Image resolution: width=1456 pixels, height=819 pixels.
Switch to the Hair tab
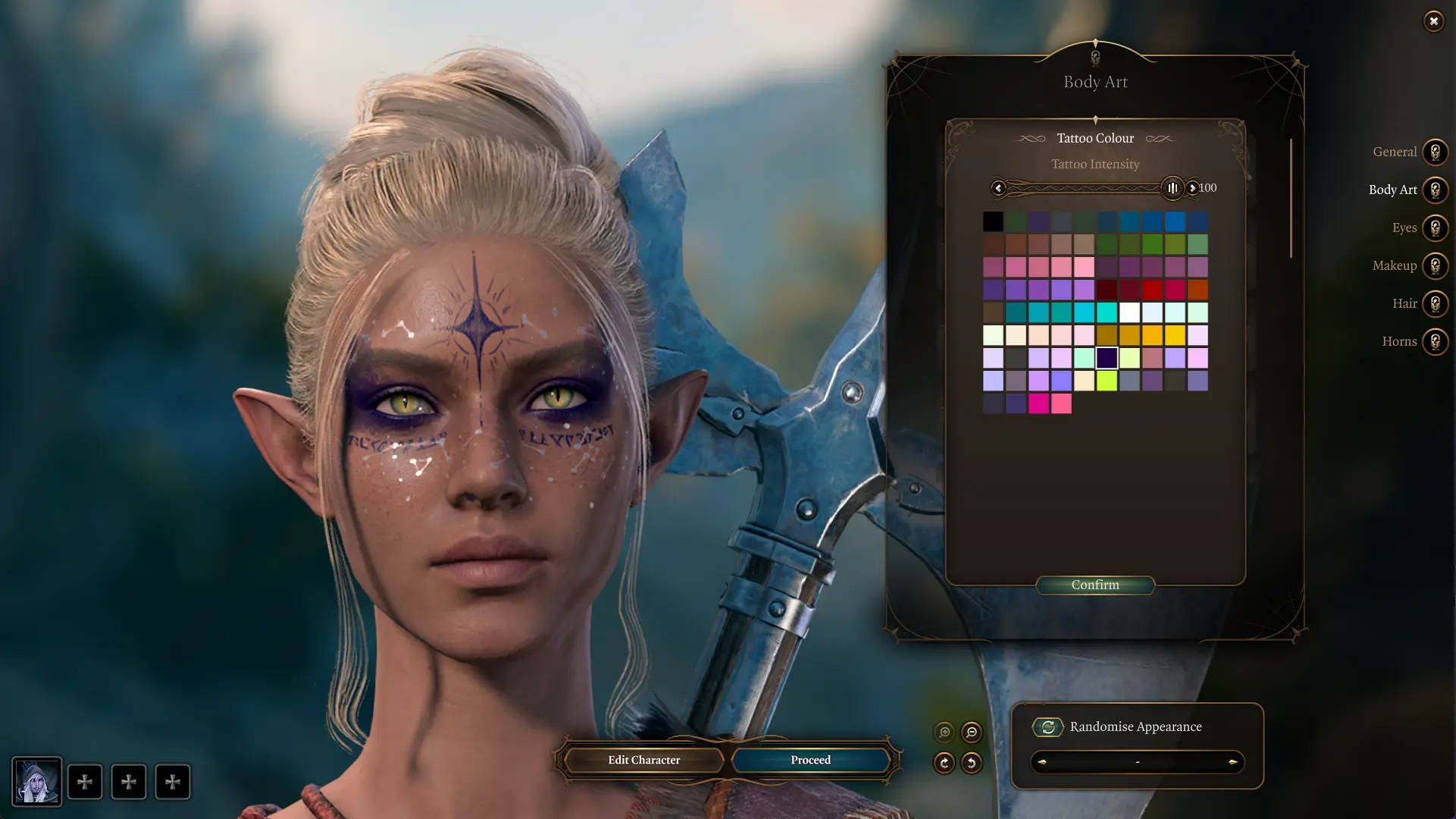(x=1435, y=303)
